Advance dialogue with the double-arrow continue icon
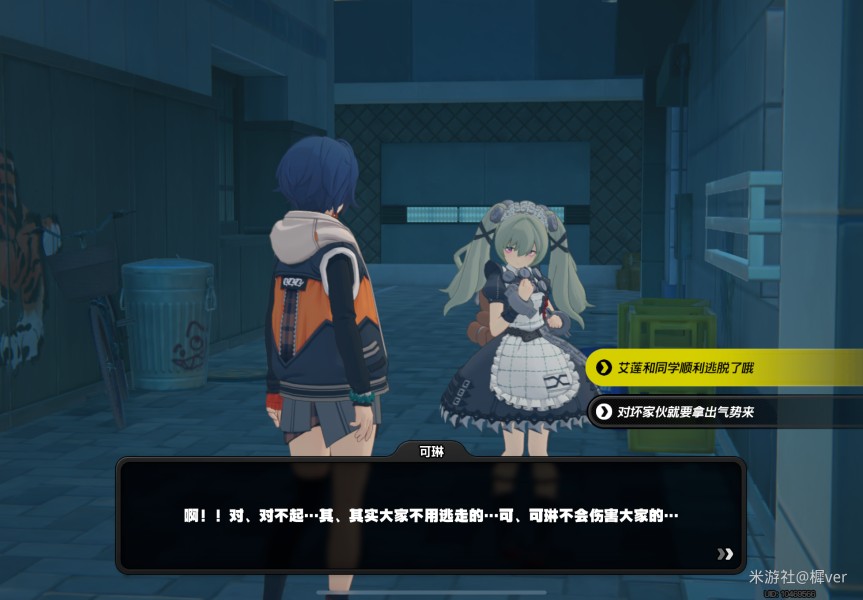 725,553
